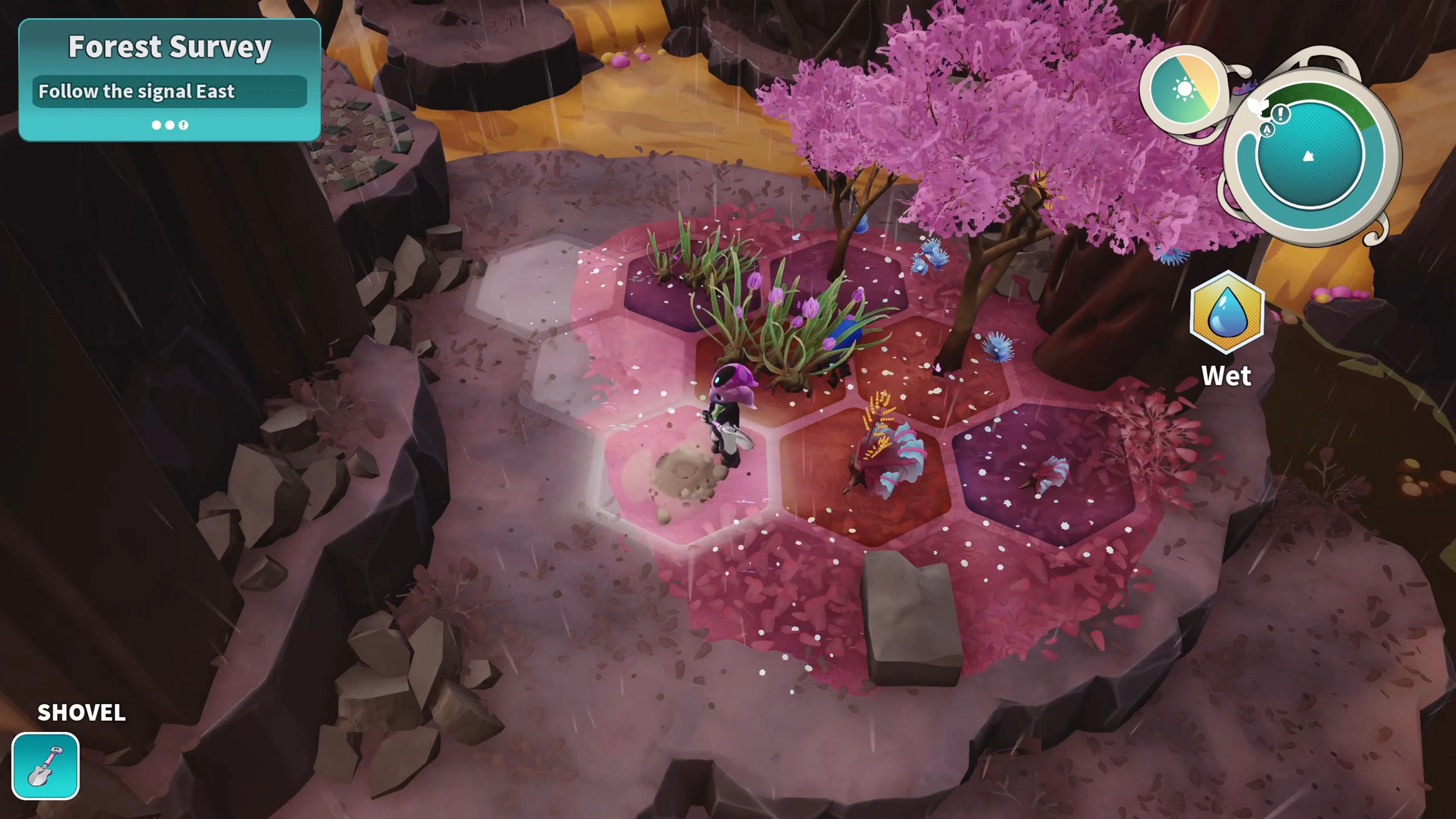Image resolution: width=1456 pixels, height=819 pixels.
Task: Toggle the first progress dot under Forest Survey
Action: pyautogui.click(x=157, y=125)
